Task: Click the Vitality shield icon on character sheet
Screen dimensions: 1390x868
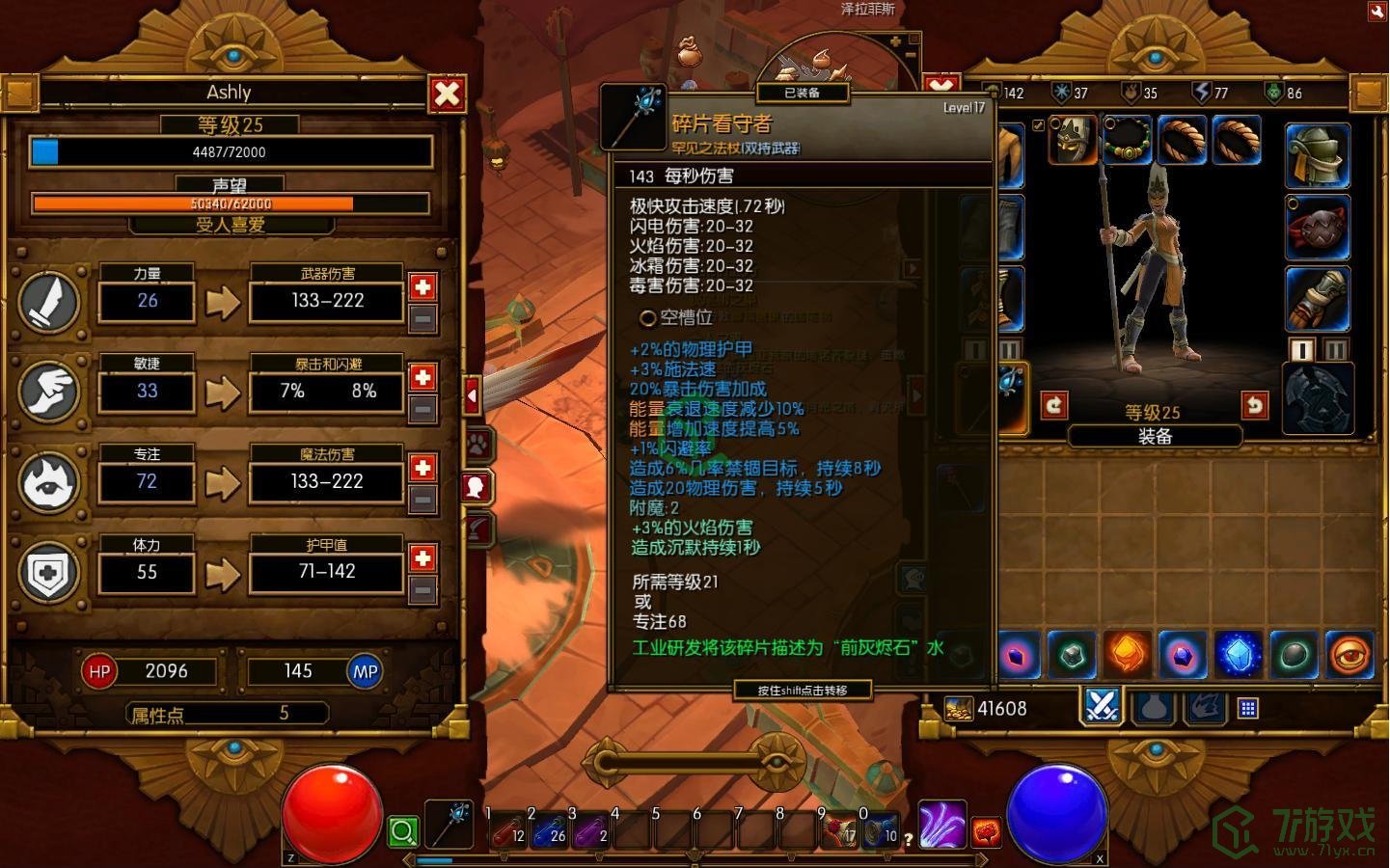Action: coord(48,571)
